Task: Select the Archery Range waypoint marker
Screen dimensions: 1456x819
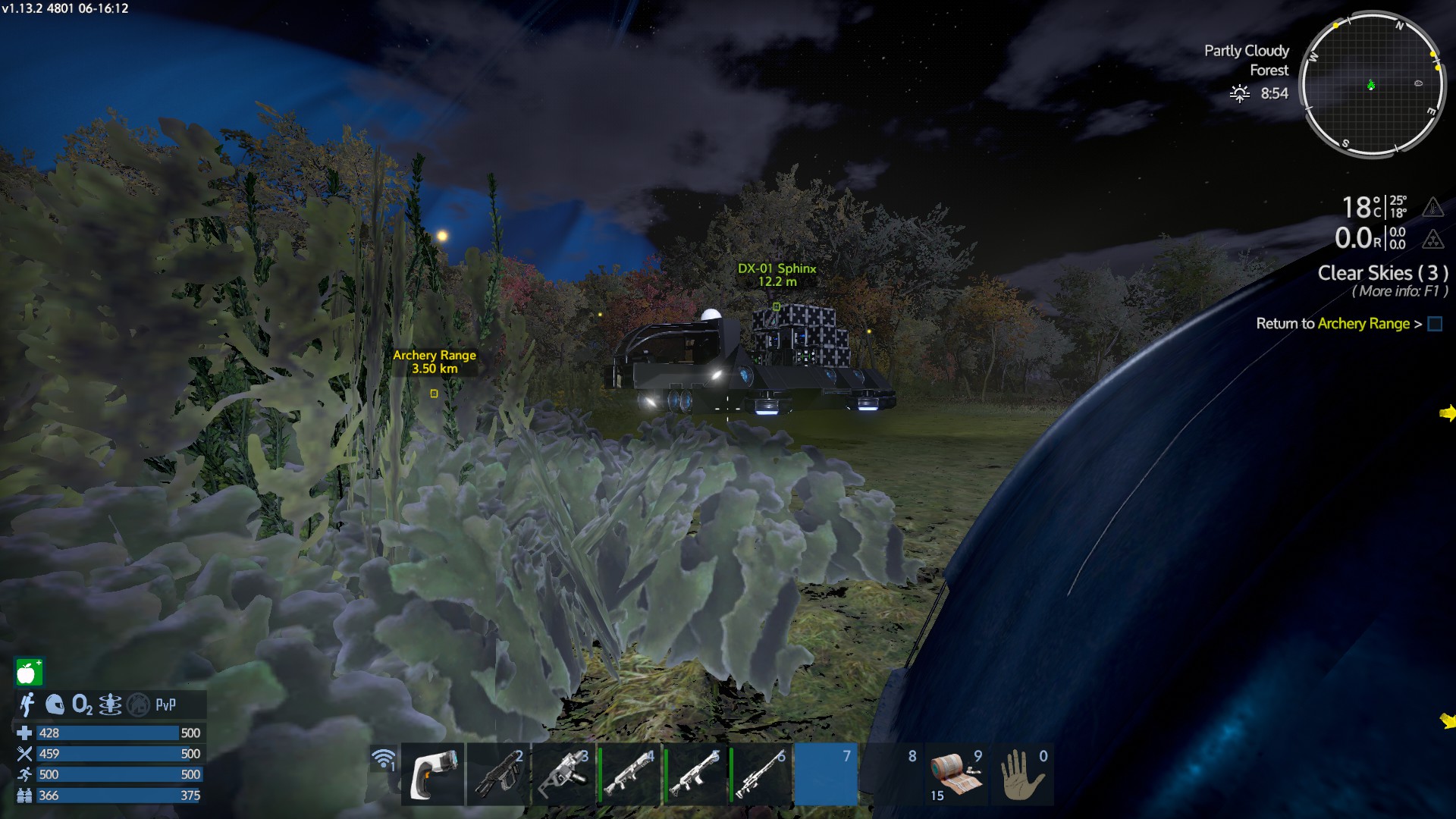Action: (434, 393)
